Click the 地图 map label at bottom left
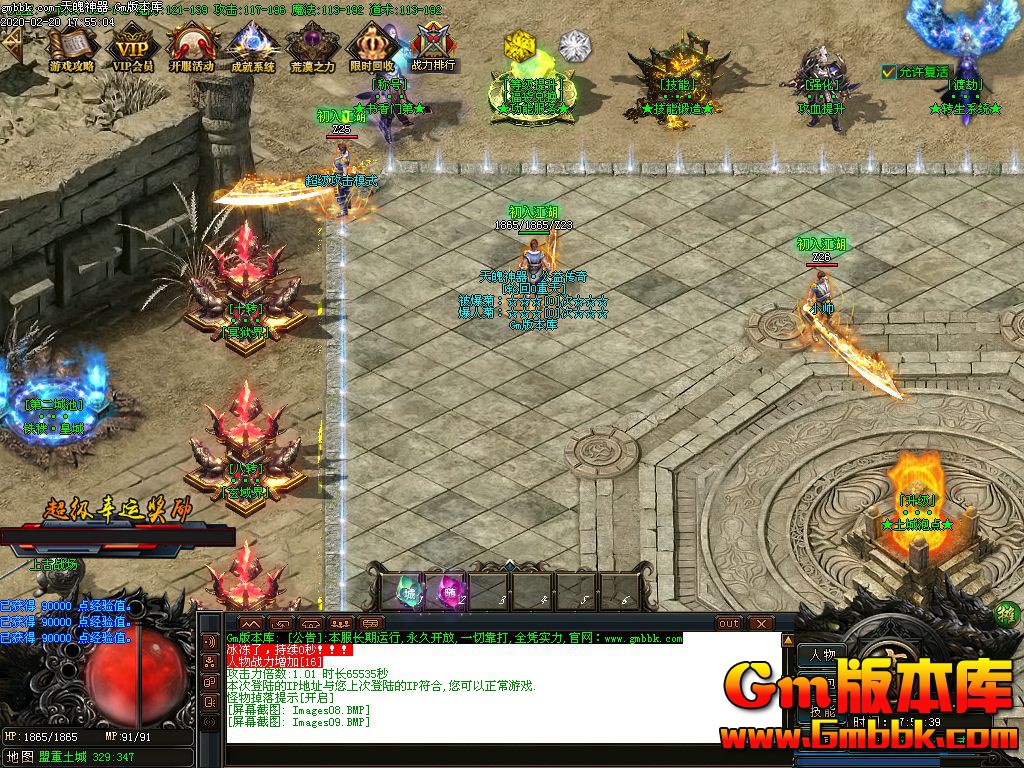The image size is (1024, 768). pyautogui.click(x=21, y=757)
